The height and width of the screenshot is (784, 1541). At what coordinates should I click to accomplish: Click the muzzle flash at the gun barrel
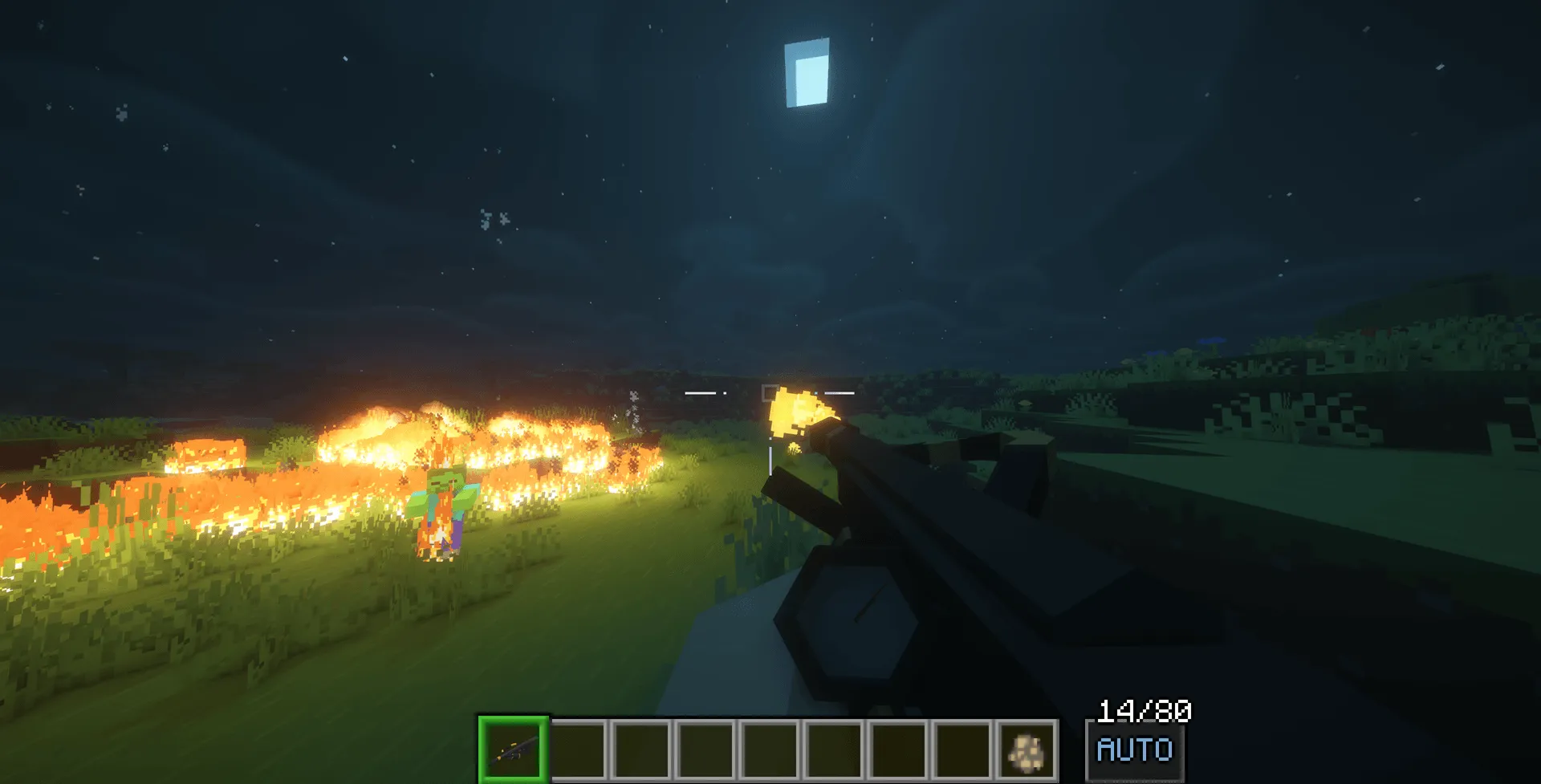(803, 413)
